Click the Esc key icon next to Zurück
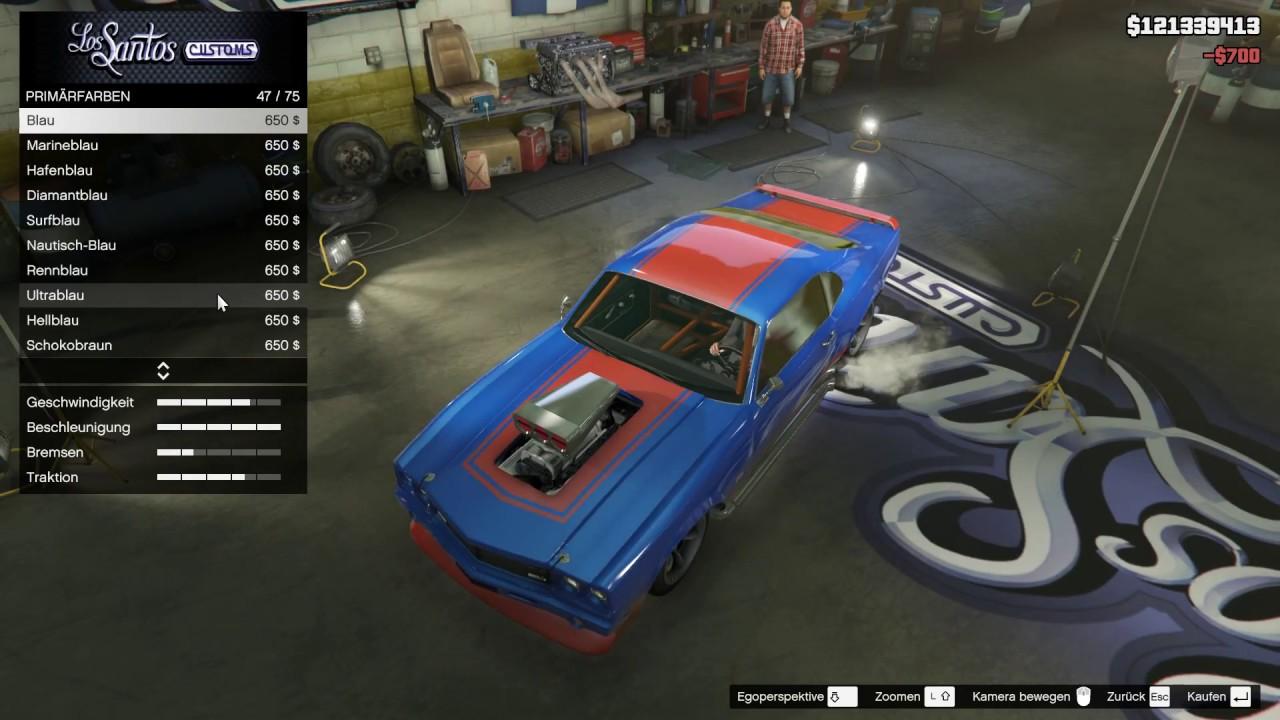This screenshot has width=1280, height=720. tap(1158, 696)
